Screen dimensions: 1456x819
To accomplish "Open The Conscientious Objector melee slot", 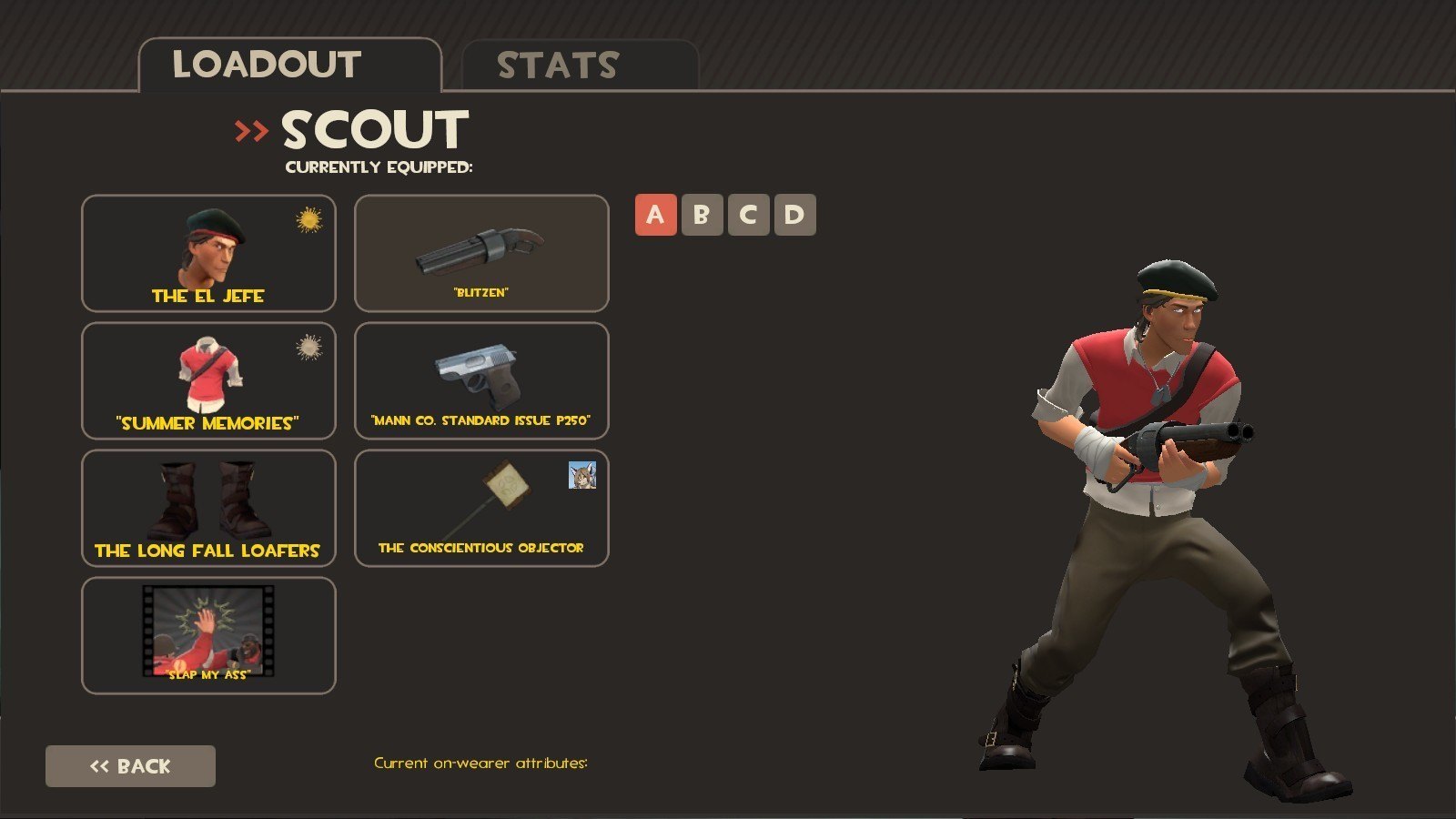I will [481, 508].
